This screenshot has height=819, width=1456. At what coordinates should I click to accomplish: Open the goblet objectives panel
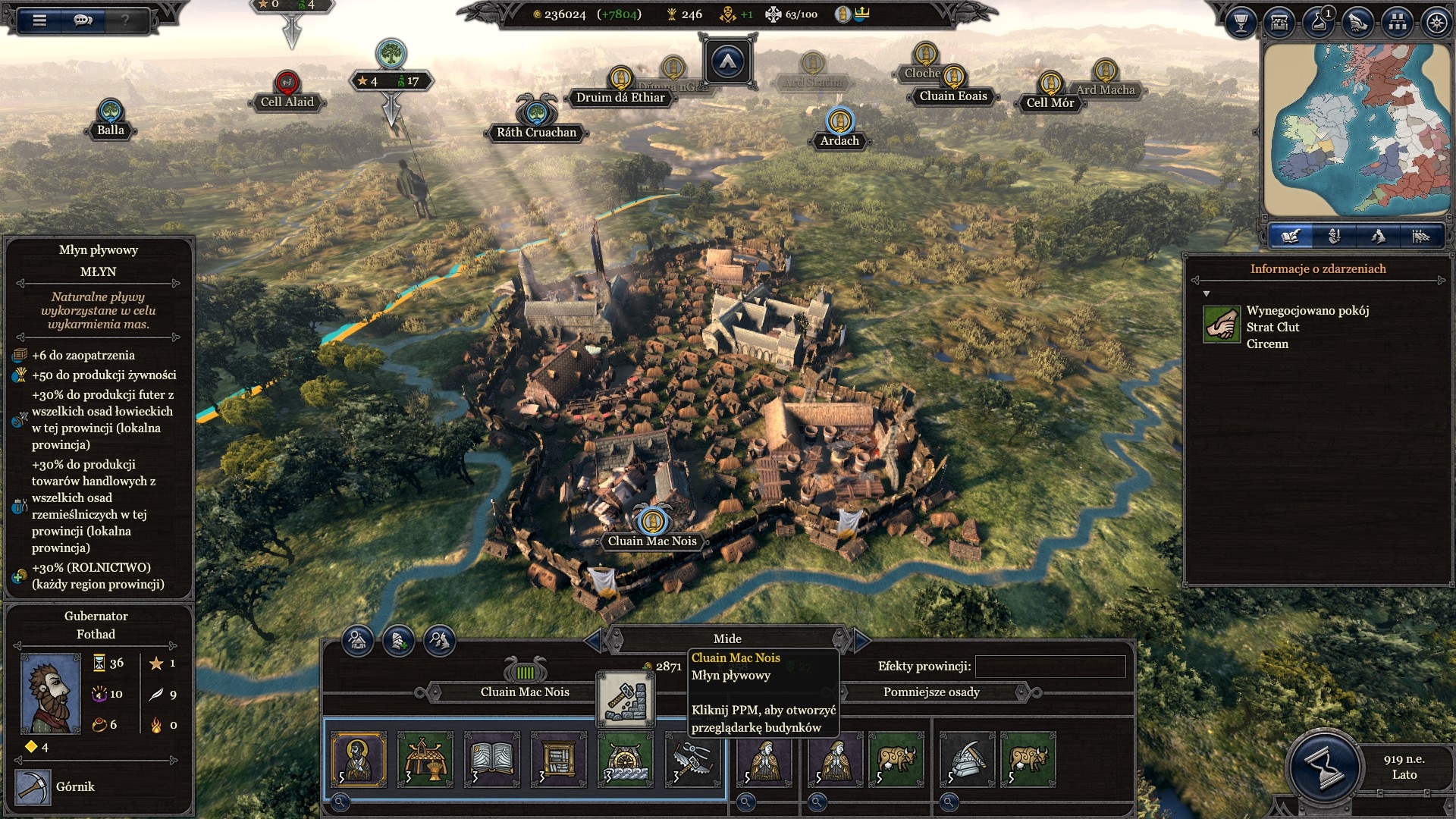pos(1241,23)
